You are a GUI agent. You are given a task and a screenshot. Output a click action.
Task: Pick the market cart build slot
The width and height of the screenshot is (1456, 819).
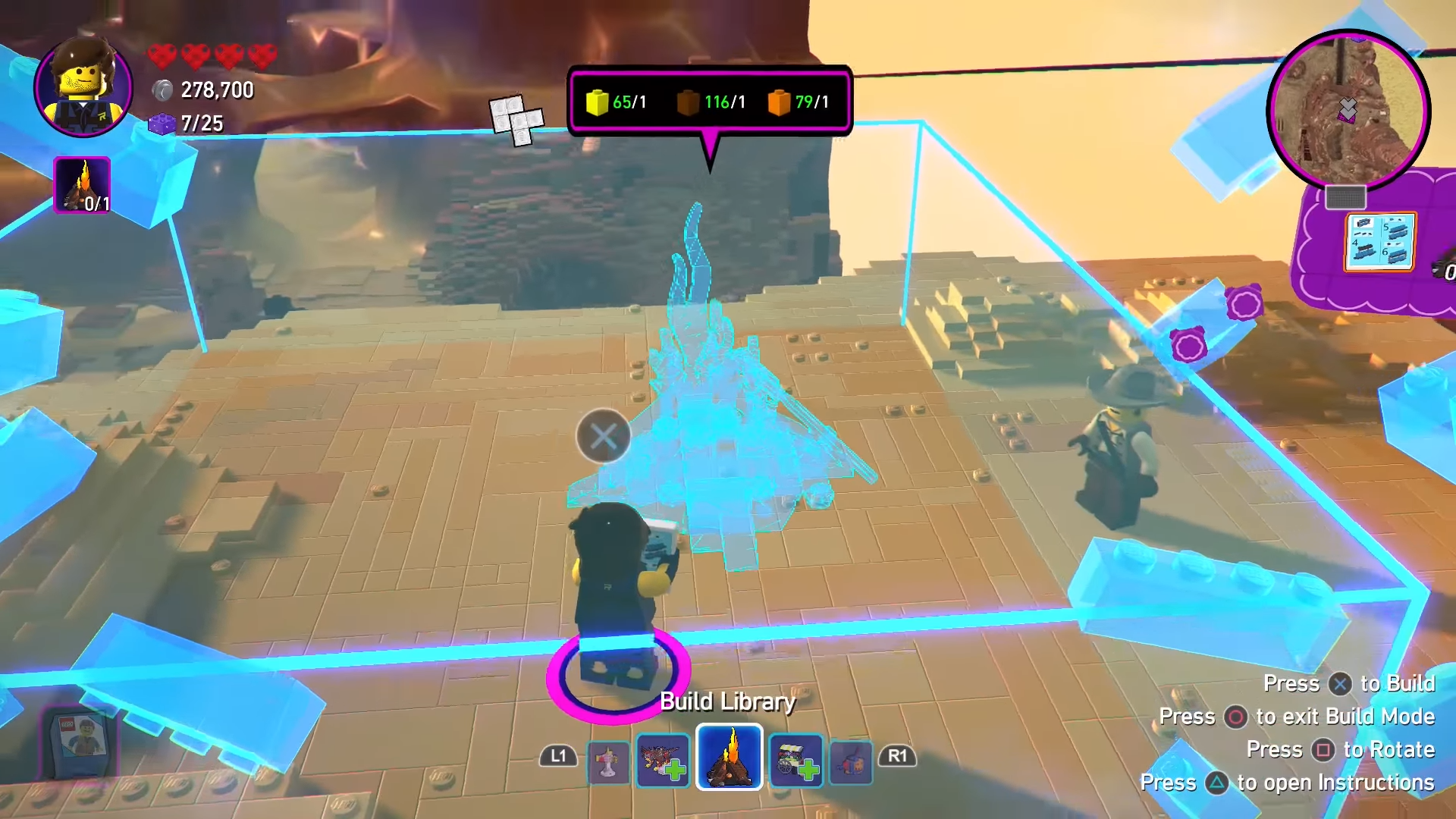pos(795,761)
